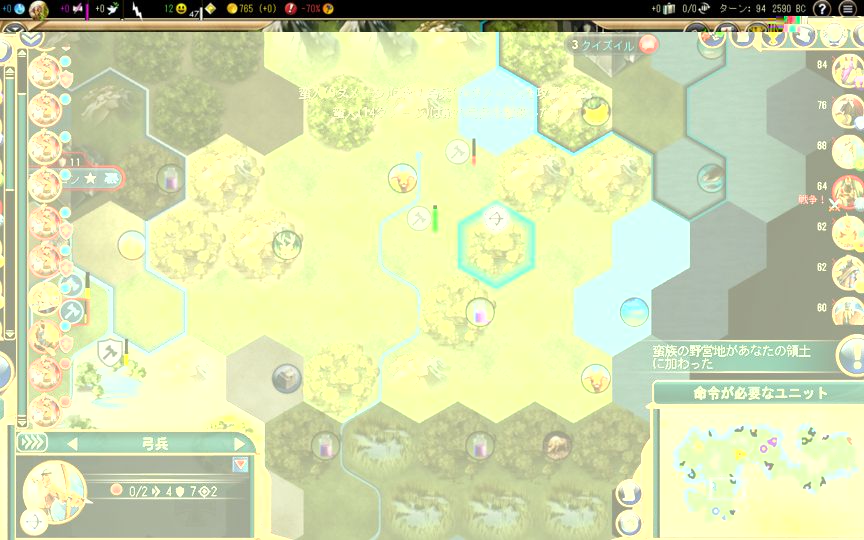Open the Civilopedia help question mark

821,9
